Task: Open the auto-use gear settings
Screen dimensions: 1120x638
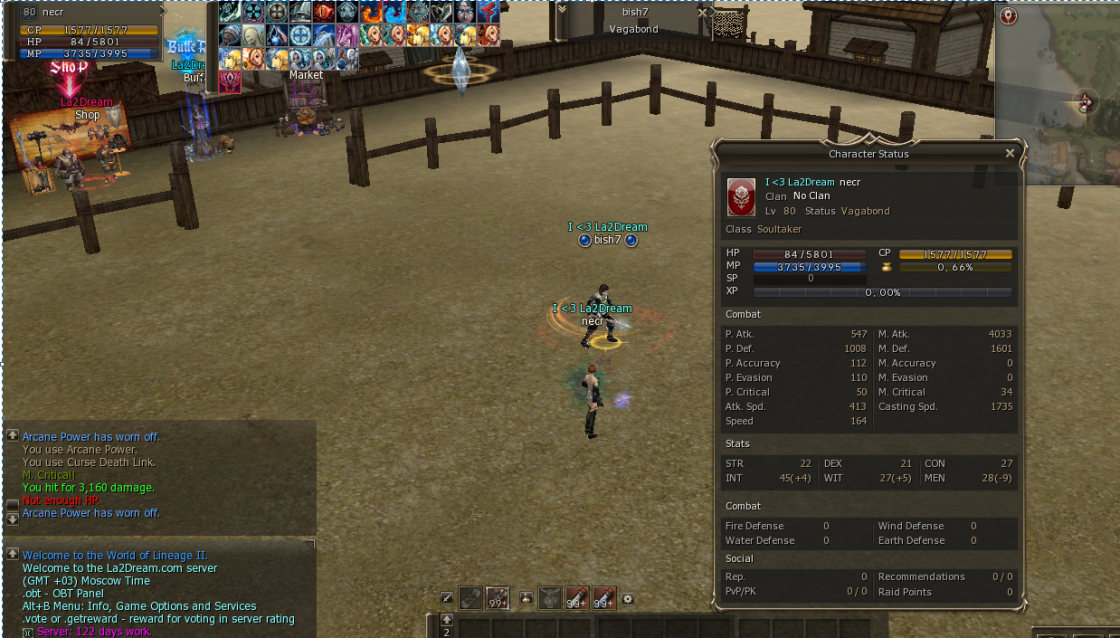Action: coord(627,599)
